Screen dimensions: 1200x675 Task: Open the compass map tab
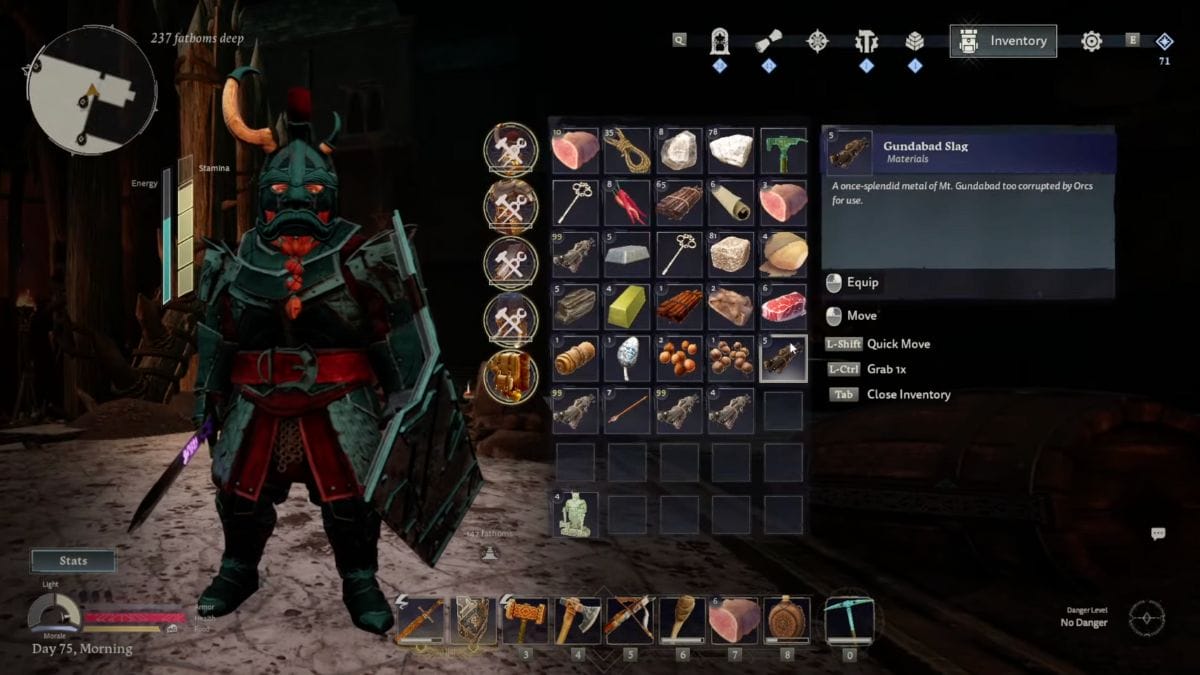818,41
